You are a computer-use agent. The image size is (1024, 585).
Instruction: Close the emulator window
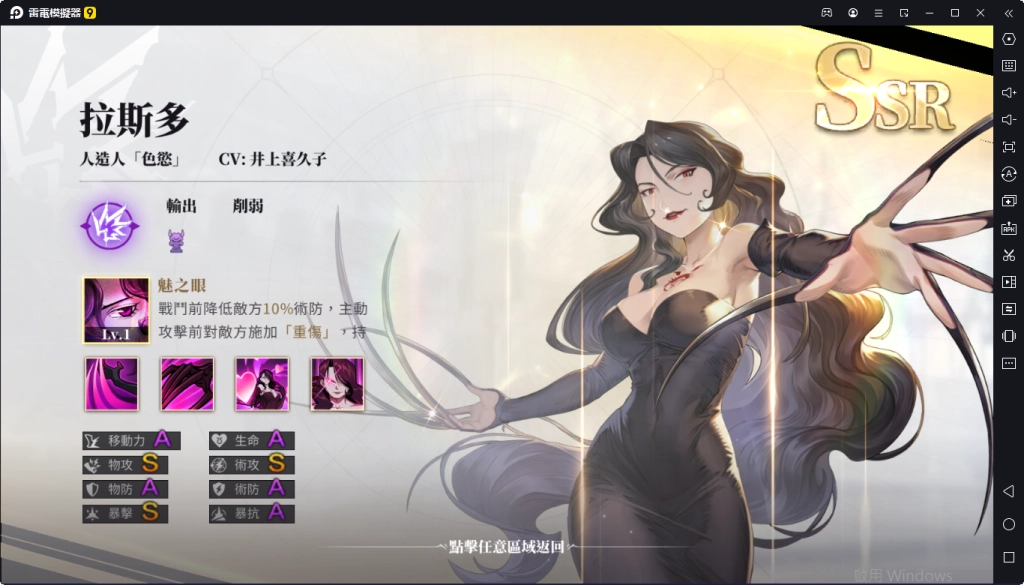(x=980, y=12)
